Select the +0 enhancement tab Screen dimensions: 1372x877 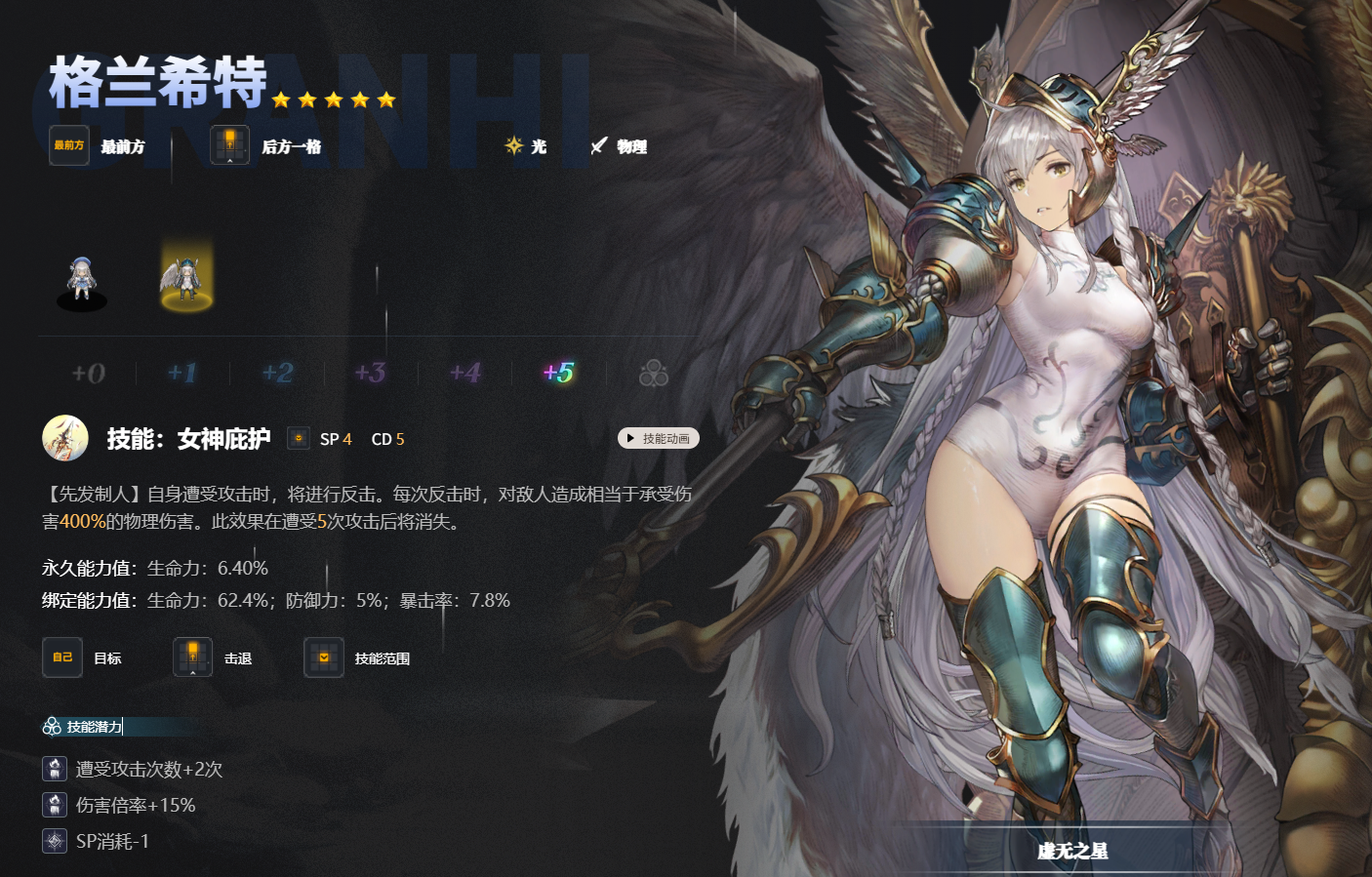click(89, 373)
